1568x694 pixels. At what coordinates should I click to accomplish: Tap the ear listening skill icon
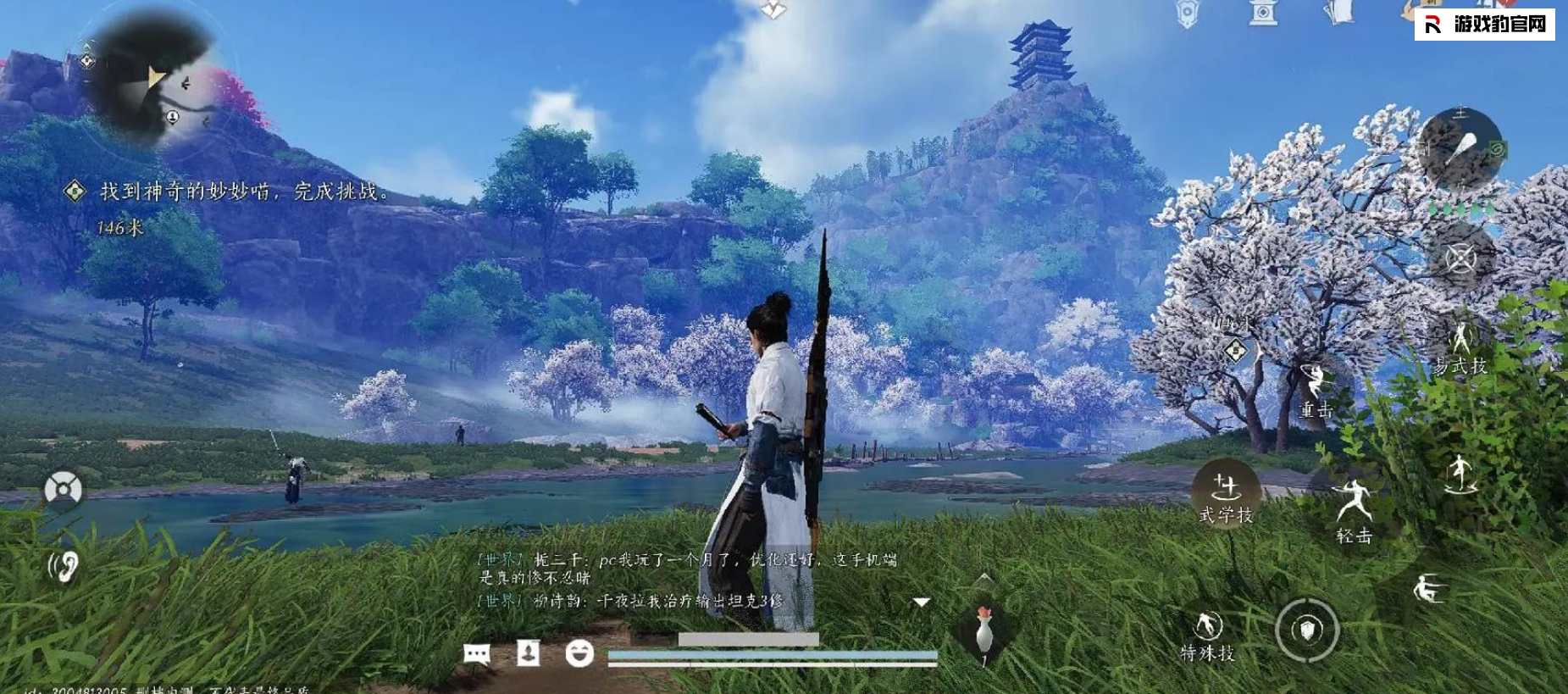[64, 566]
